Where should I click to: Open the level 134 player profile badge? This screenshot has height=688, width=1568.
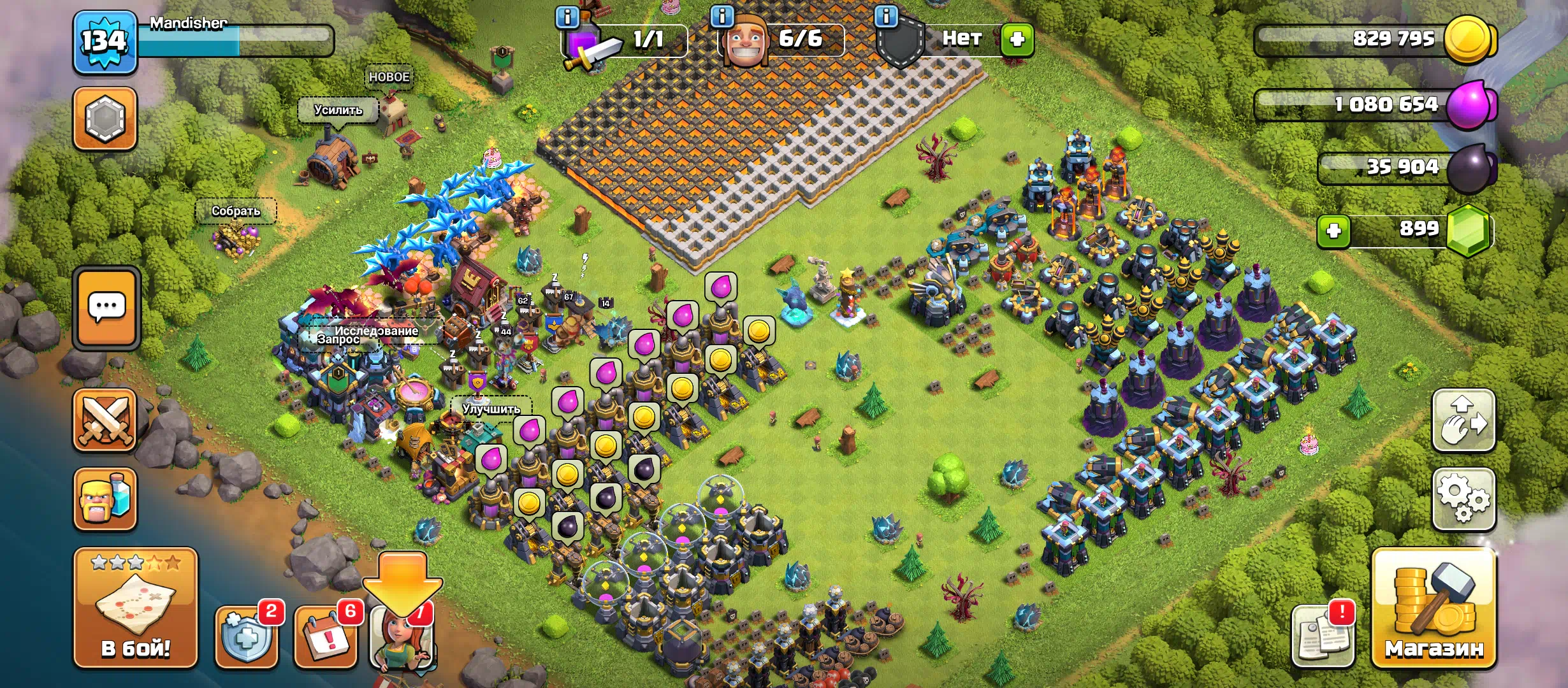coord(105,42)
